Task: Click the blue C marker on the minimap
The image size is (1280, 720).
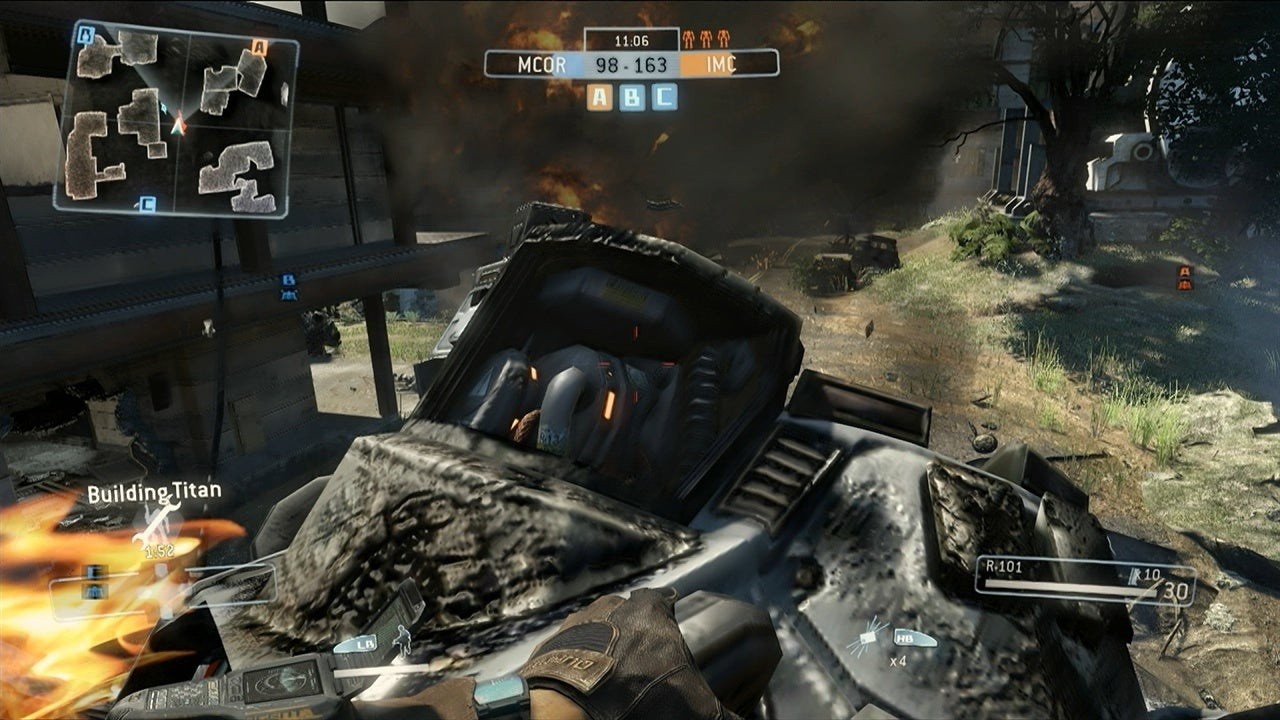Action: [147, 204]
